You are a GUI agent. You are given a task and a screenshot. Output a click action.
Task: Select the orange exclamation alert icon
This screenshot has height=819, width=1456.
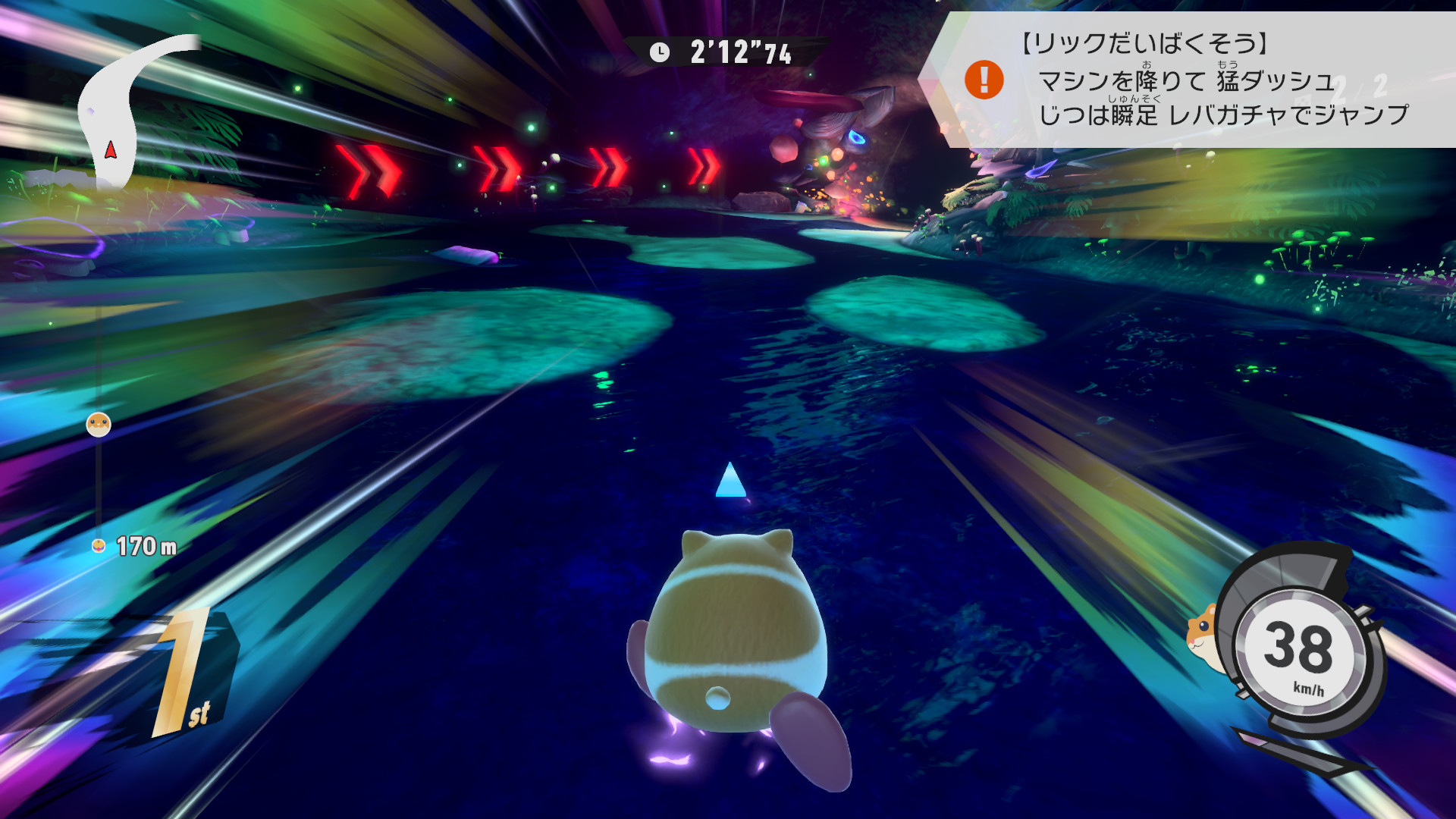click(984, 80)
